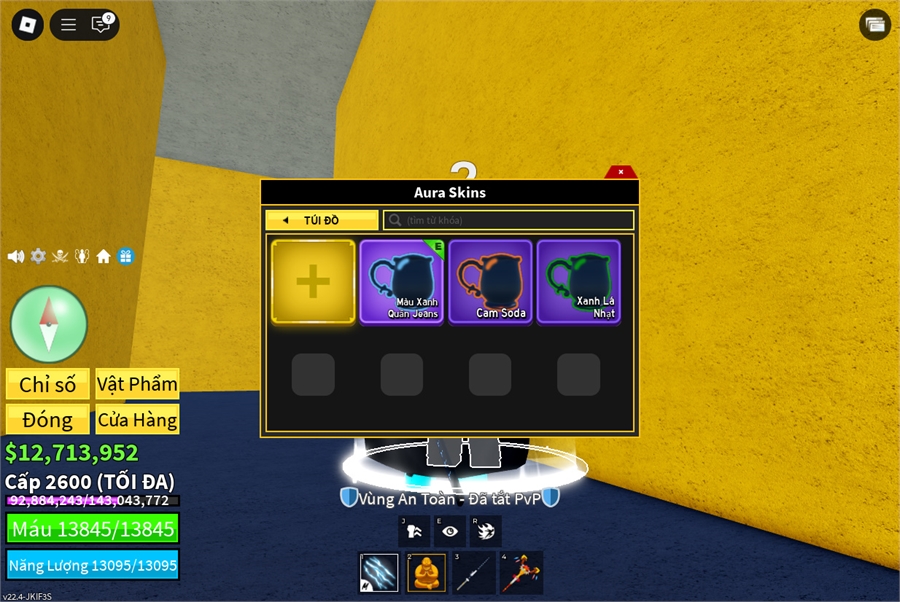This screenshot has width=900, height=602.
Task: Click the yellow plus add-skin tile
Action: (313, 282)
